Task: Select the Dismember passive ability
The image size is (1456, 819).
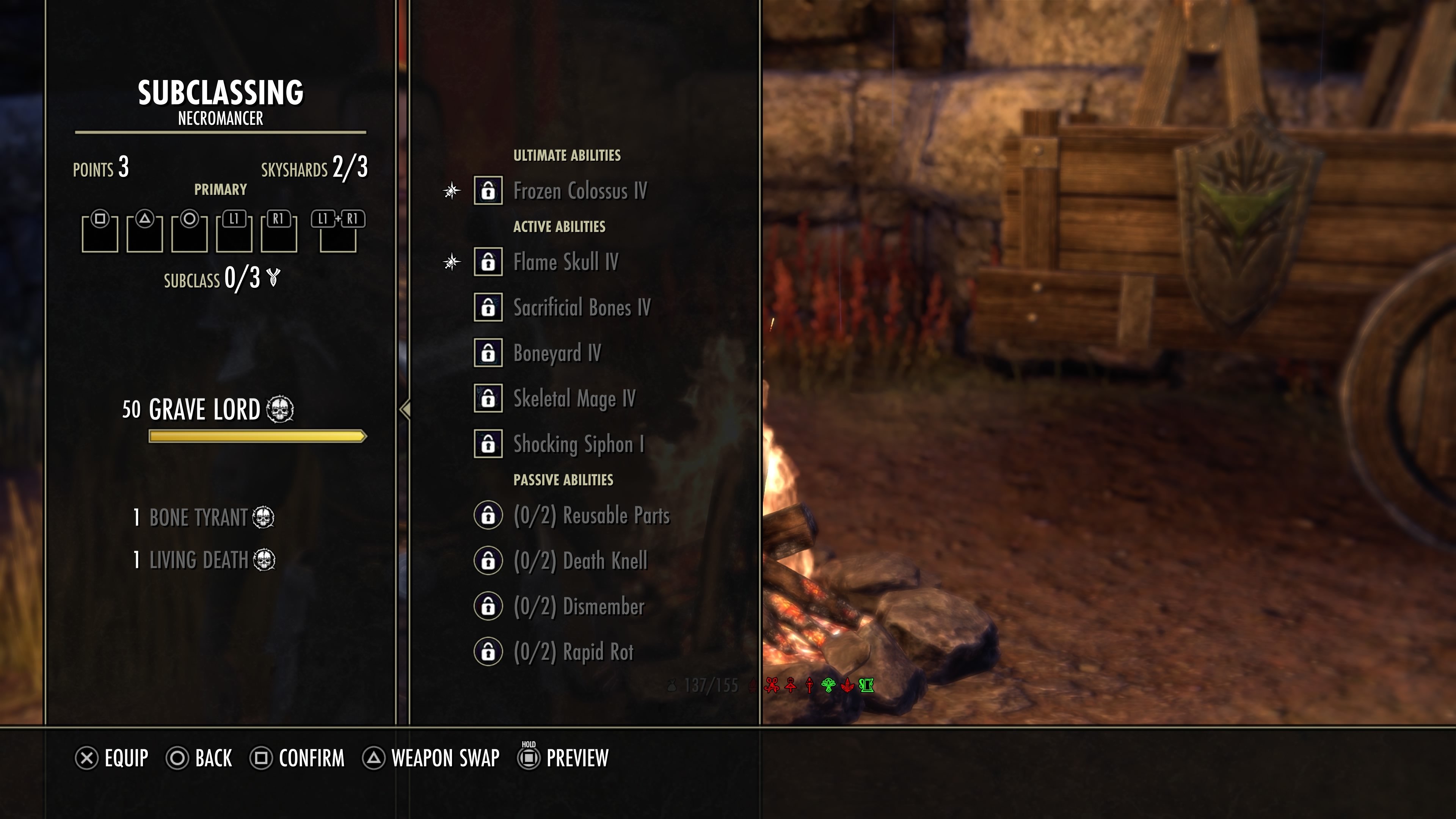Action: tap(578, 607)
